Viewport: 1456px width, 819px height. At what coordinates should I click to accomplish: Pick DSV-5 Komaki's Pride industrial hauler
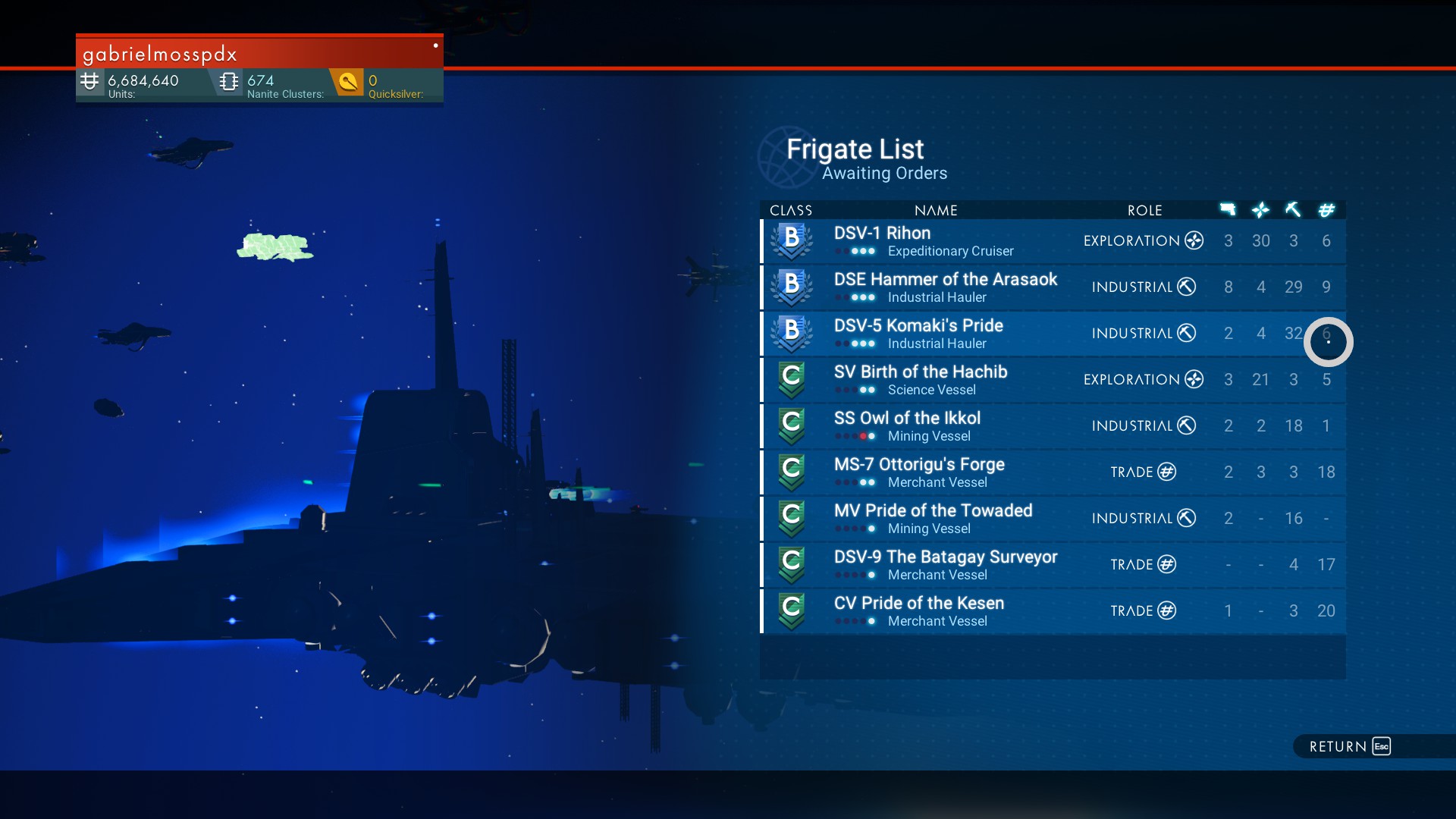[1053, 334]
